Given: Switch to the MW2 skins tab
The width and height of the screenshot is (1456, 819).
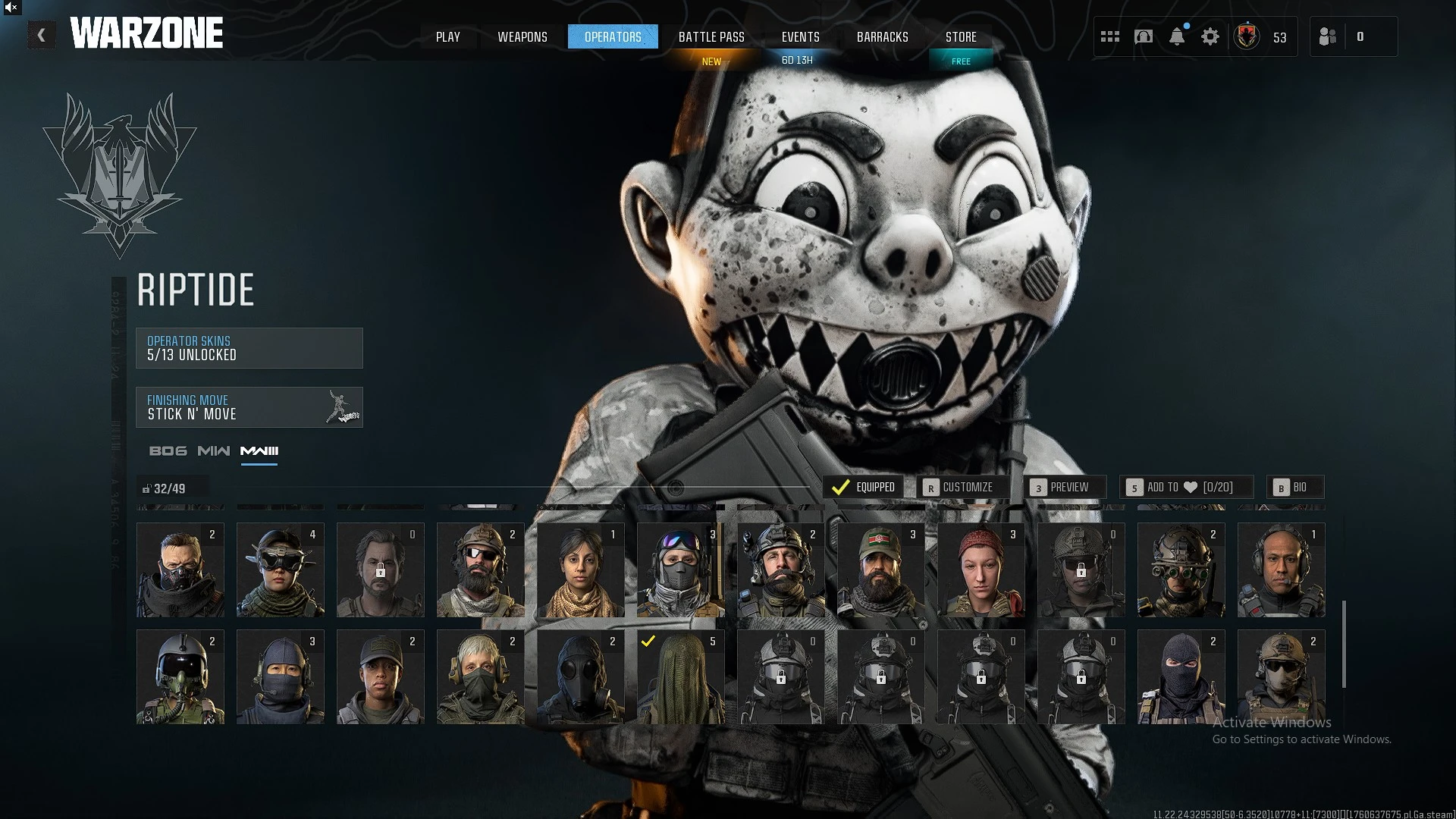Looking at the screenshot, I should [x=215, y=450].
